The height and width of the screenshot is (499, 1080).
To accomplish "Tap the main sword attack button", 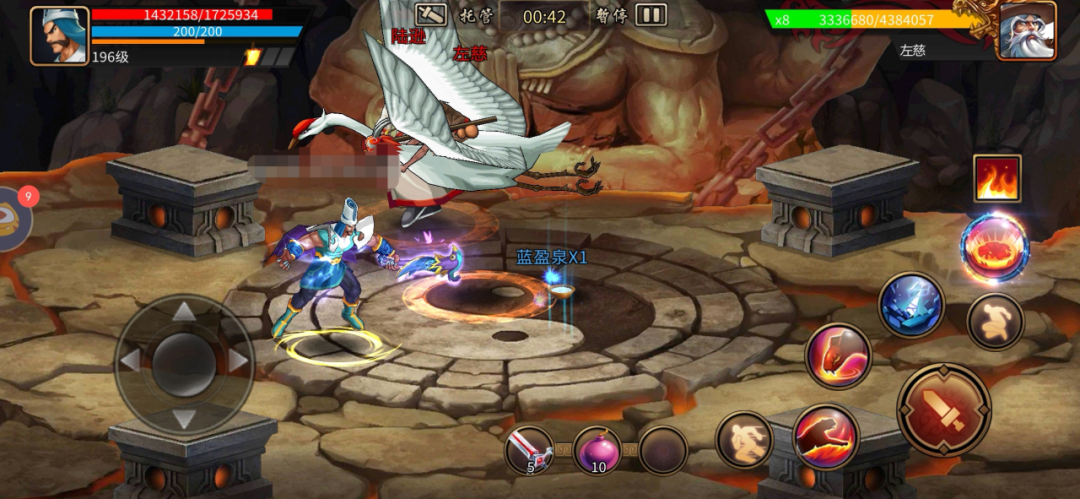I will (x=944, y=410).
